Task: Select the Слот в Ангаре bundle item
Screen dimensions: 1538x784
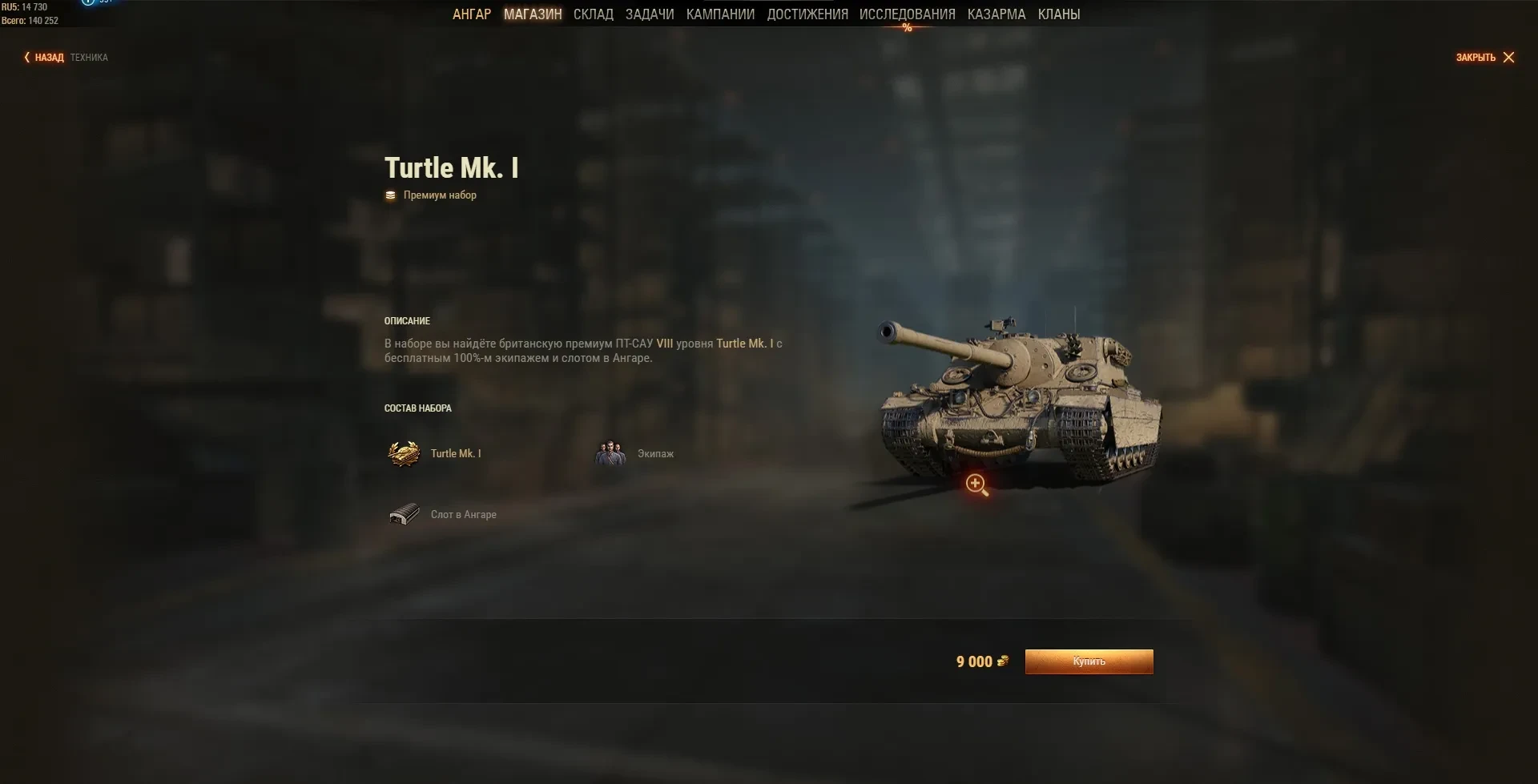Action: point(443,515)
